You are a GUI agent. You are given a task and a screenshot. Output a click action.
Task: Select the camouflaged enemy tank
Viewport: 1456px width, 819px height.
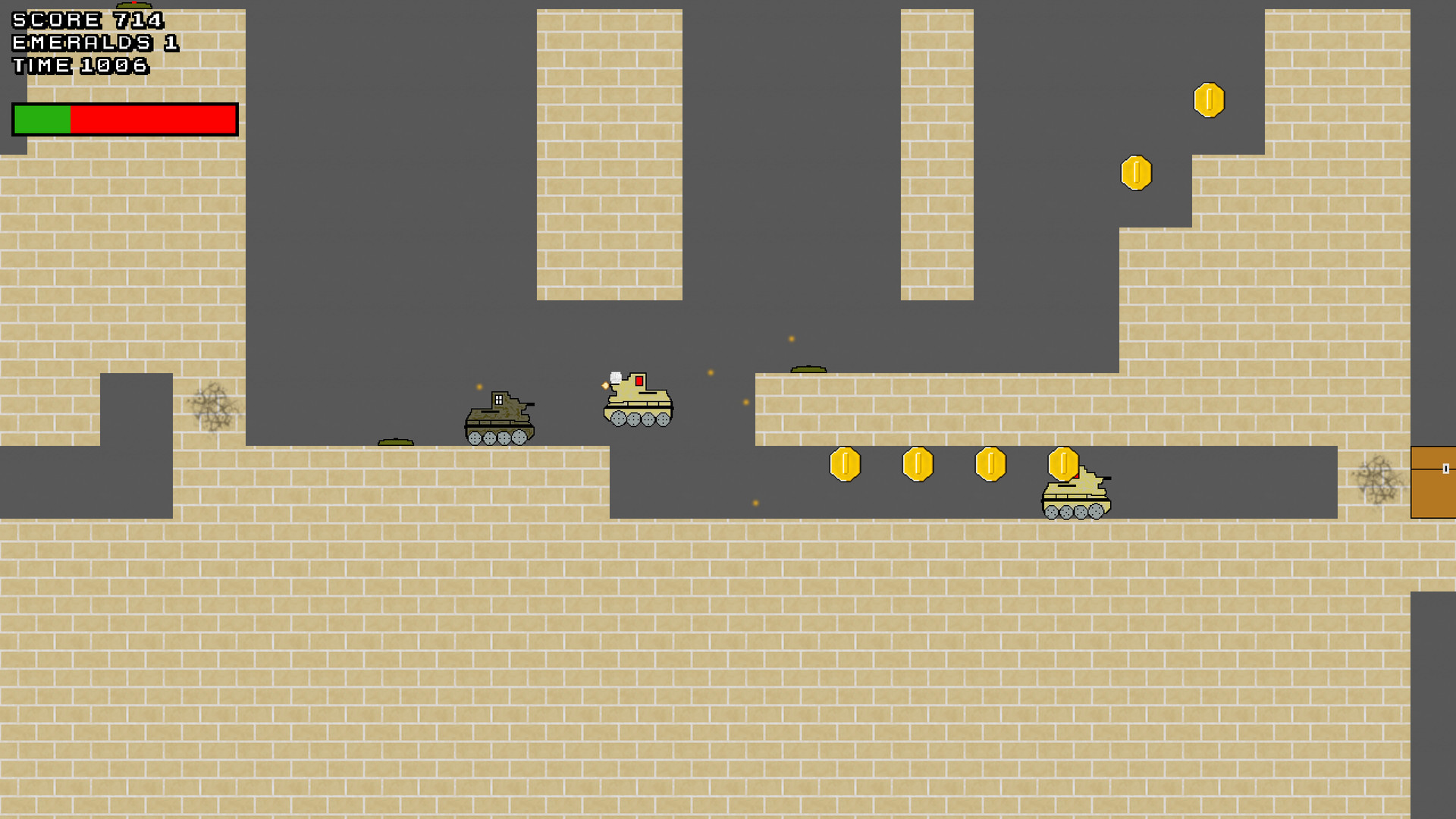pyautogui.click(x=500, y=417)
